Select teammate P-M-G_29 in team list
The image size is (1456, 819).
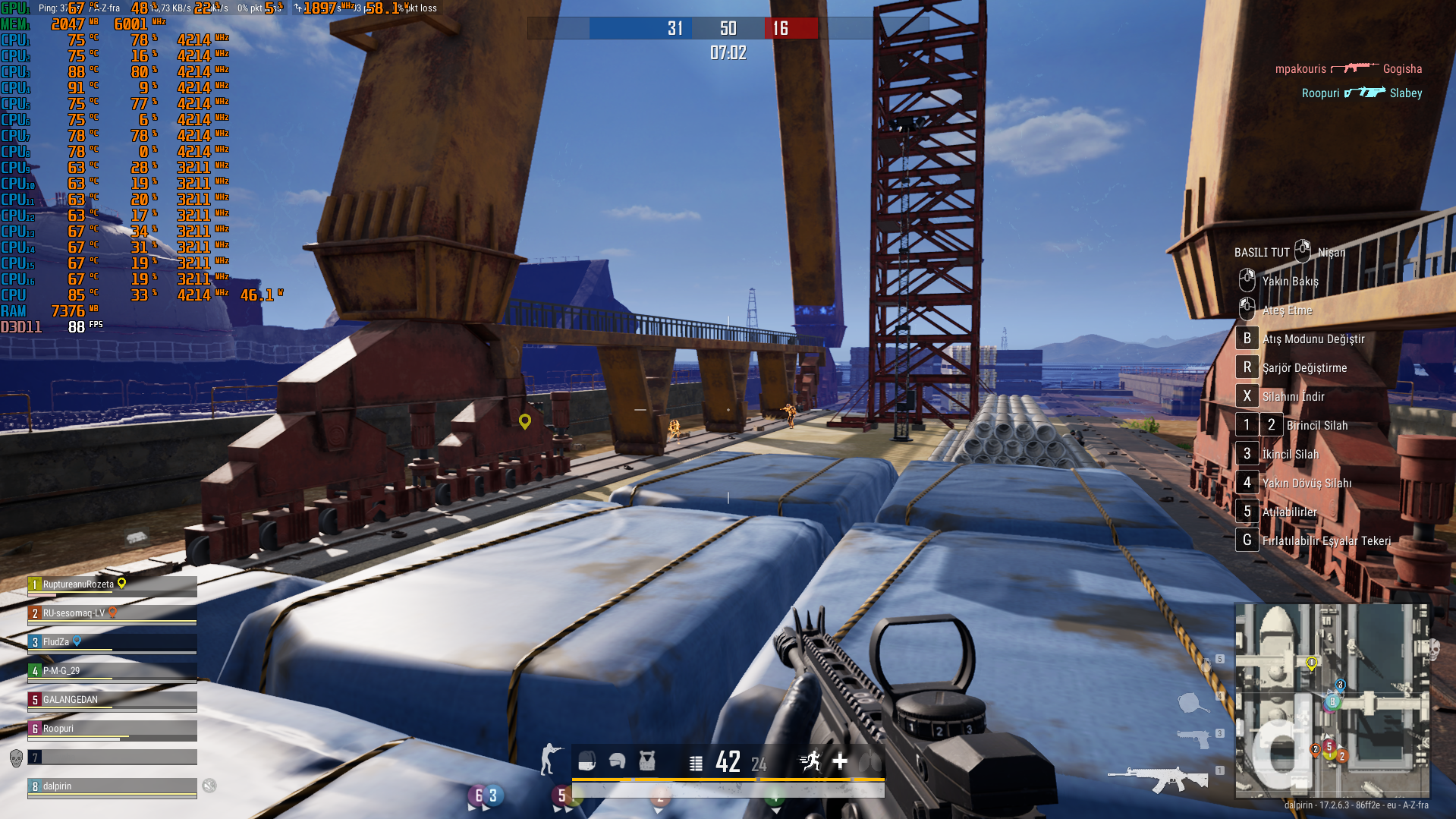click(x=112, y=671)
